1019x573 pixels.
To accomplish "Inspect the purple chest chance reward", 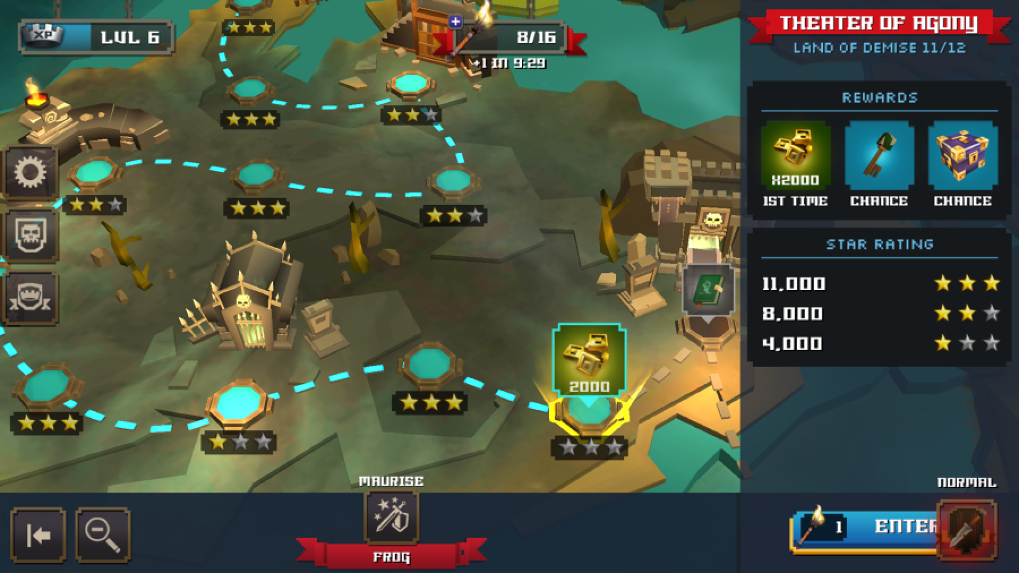I will [x=962, y=156].
